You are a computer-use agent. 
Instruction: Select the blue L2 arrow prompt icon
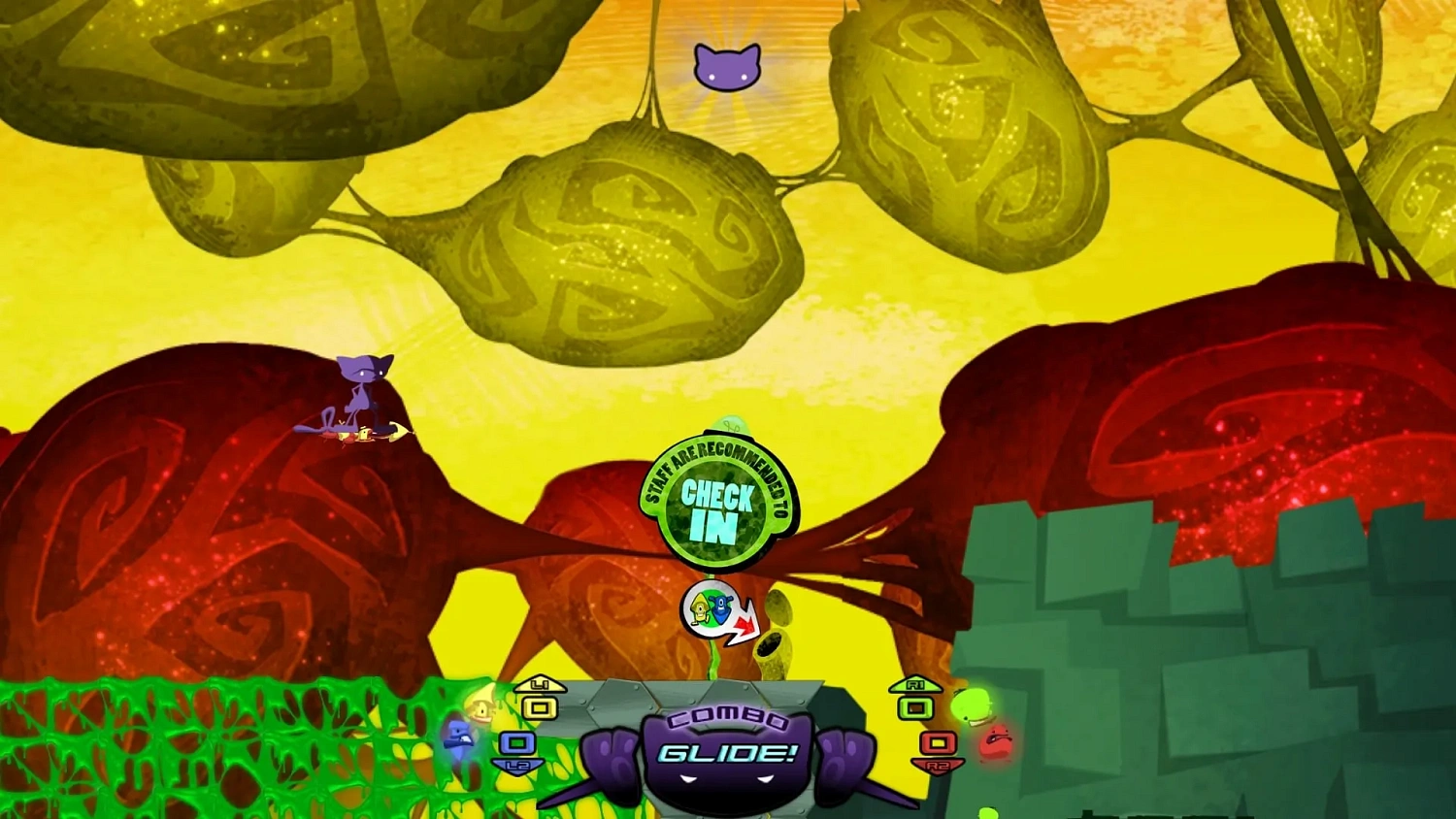coord(516,766)
